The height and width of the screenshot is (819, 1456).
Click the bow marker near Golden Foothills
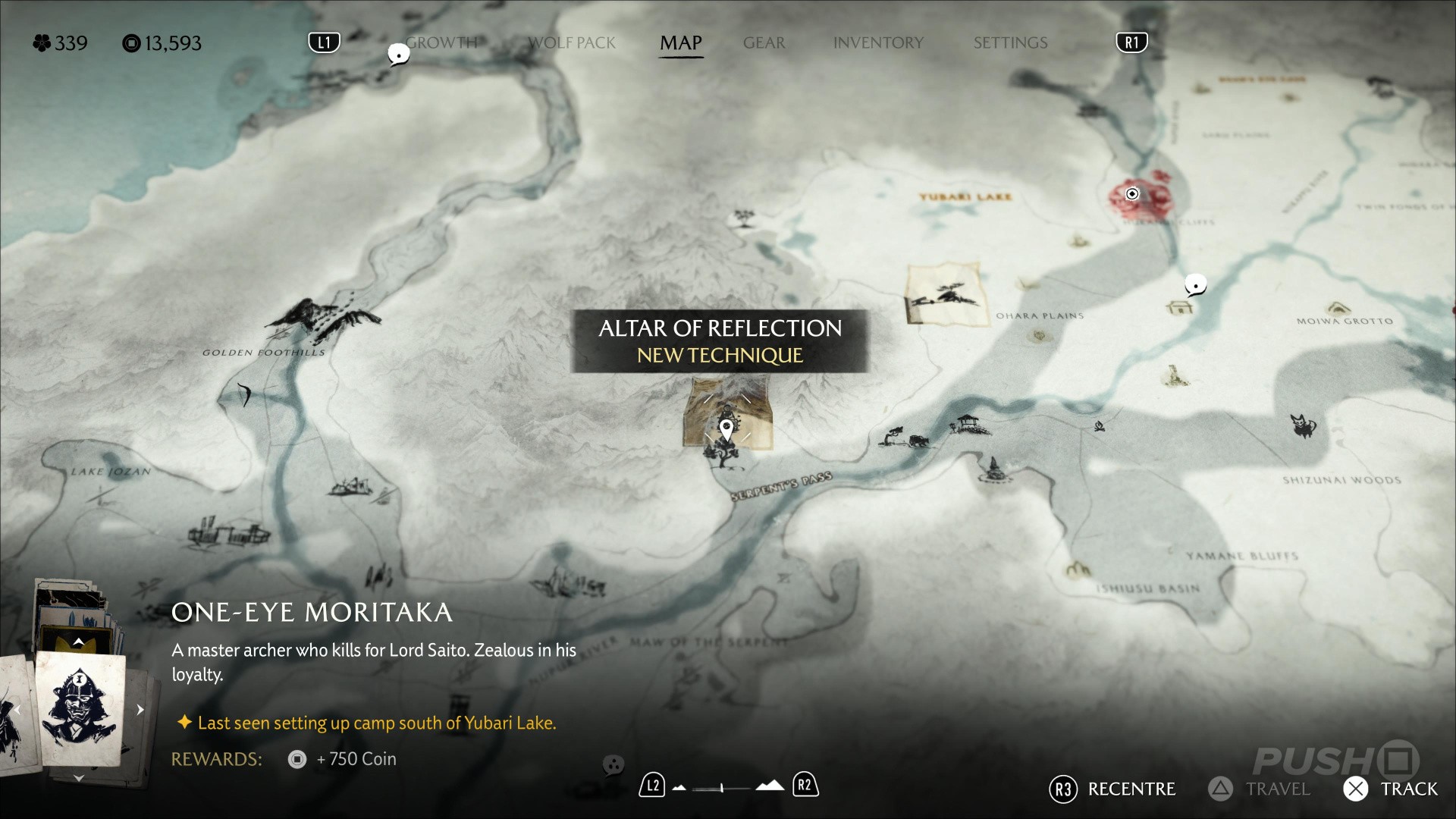pyautogui.click(x=244, y=394)
